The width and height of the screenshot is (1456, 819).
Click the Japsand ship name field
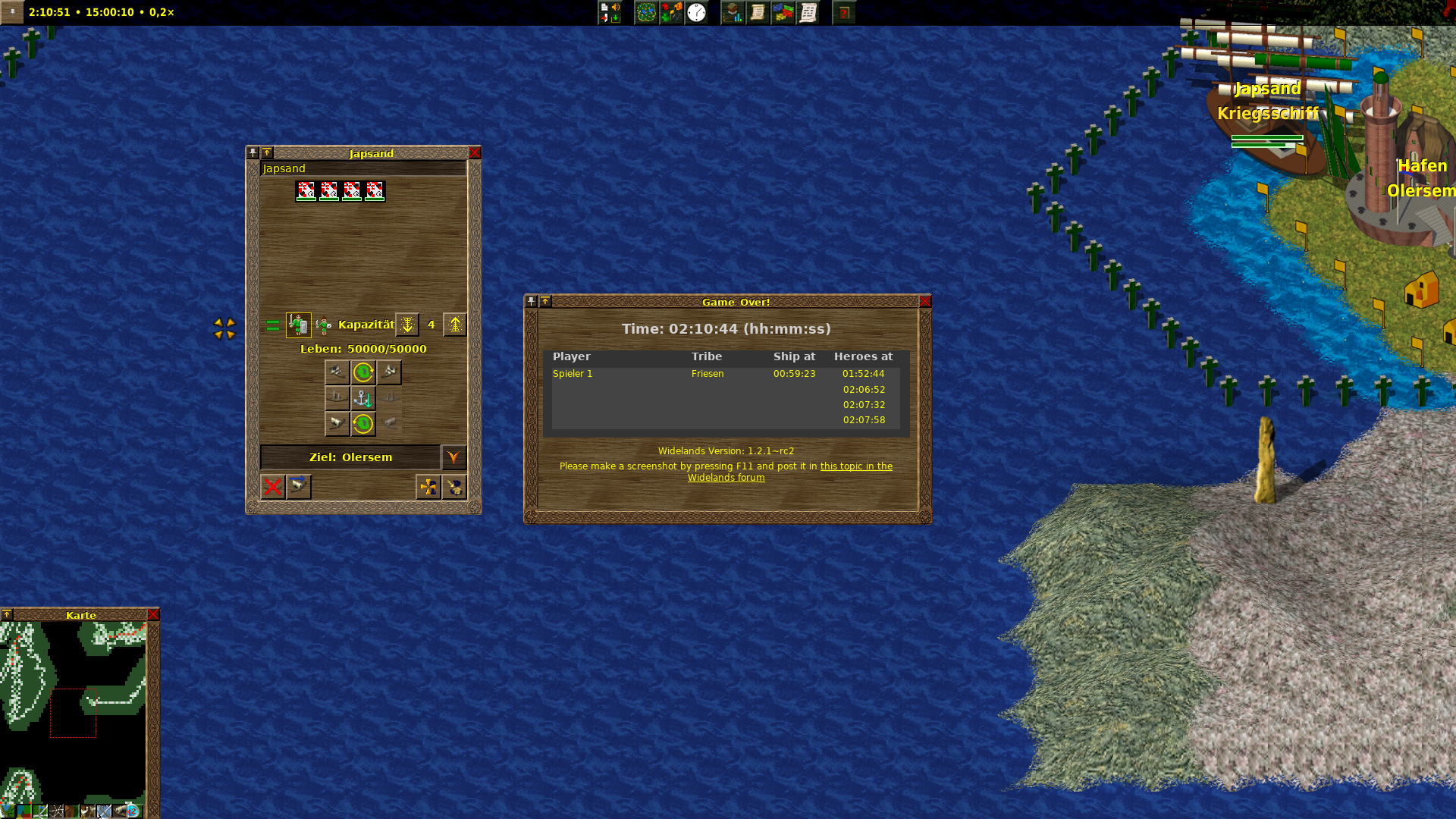pos(362,168)
